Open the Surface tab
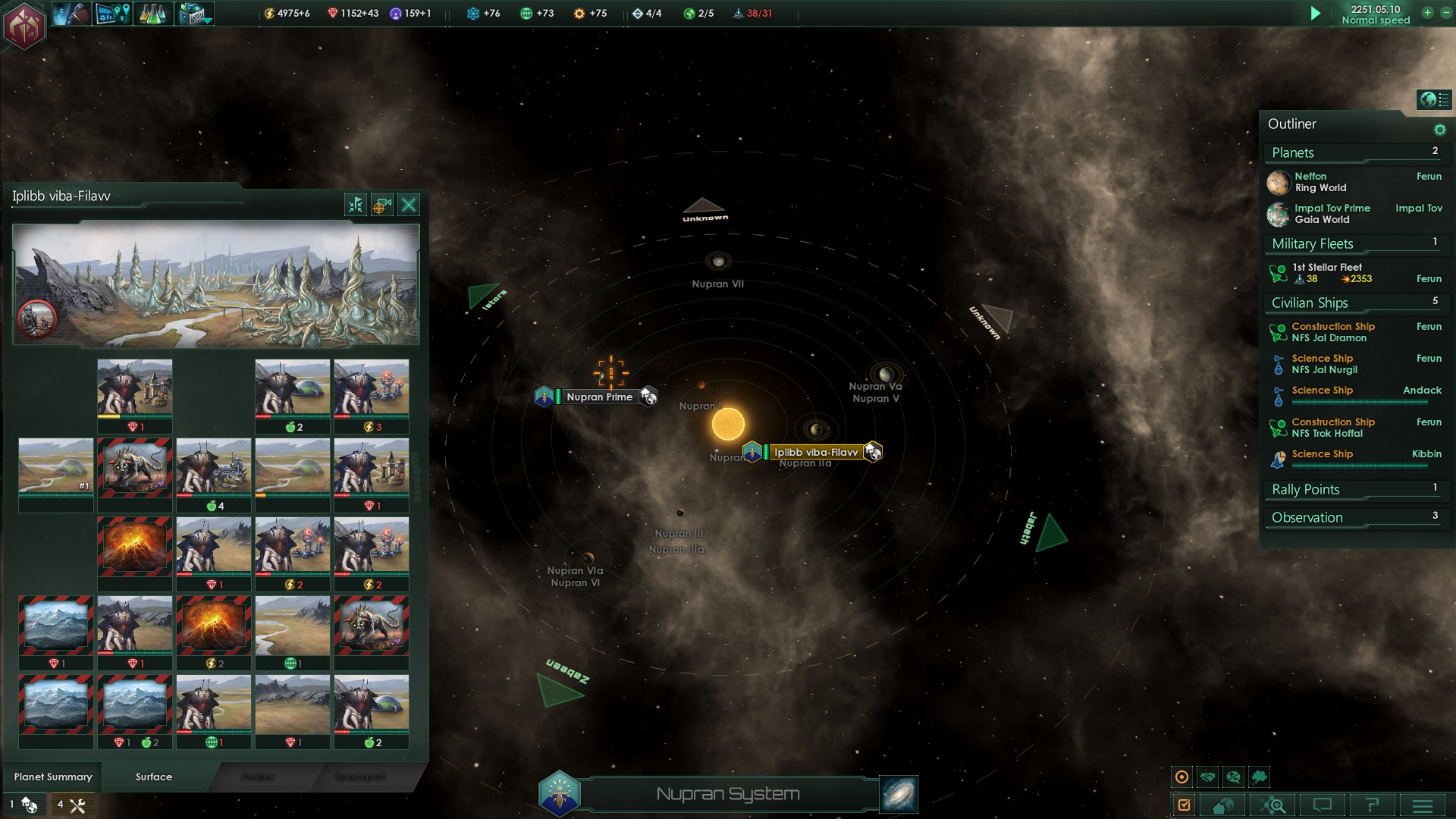Screen dimensions: 1456x819 [x=154, y=777]
